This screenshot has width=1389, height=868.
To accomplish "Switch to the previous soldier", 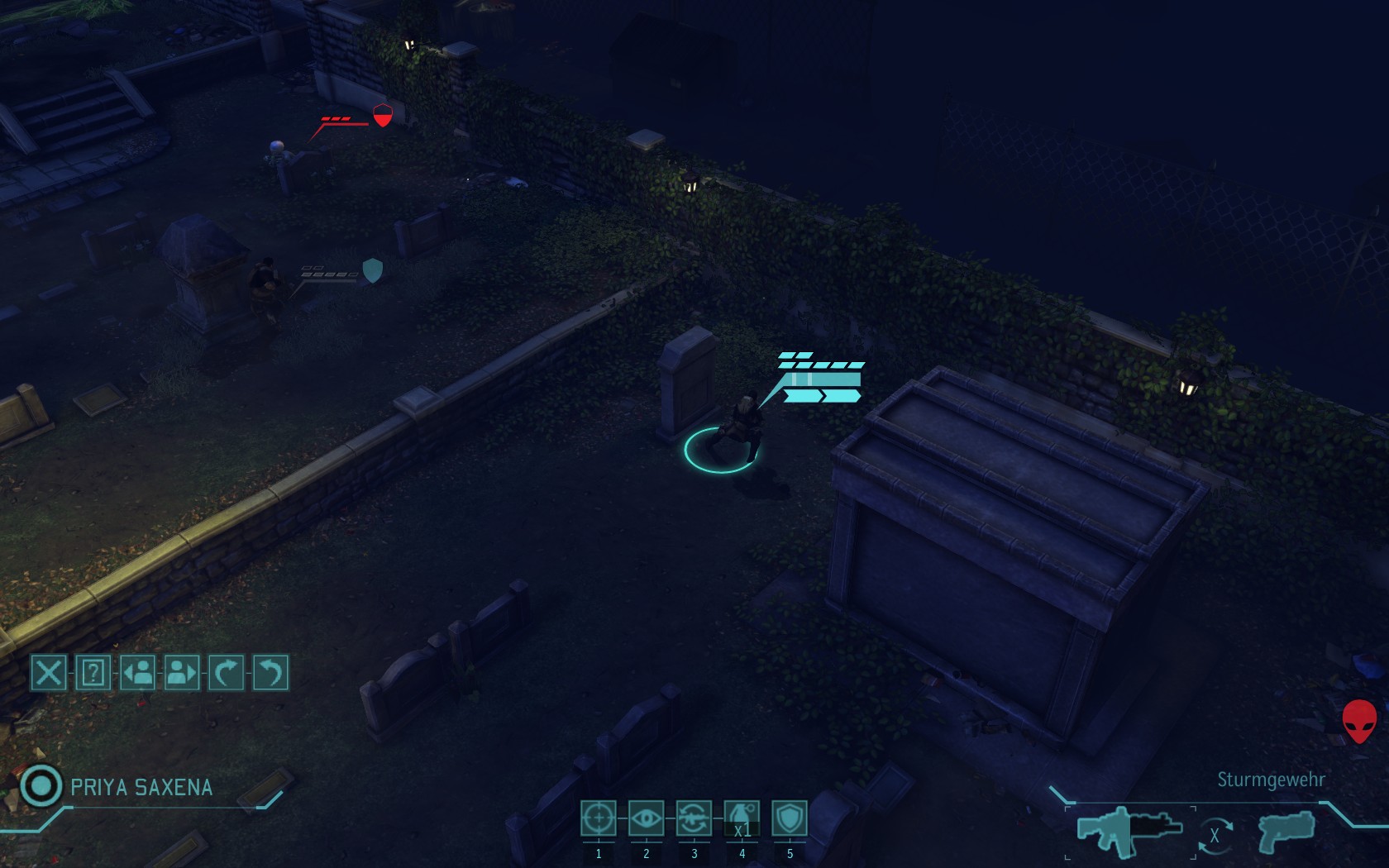I will coord(137,673).
